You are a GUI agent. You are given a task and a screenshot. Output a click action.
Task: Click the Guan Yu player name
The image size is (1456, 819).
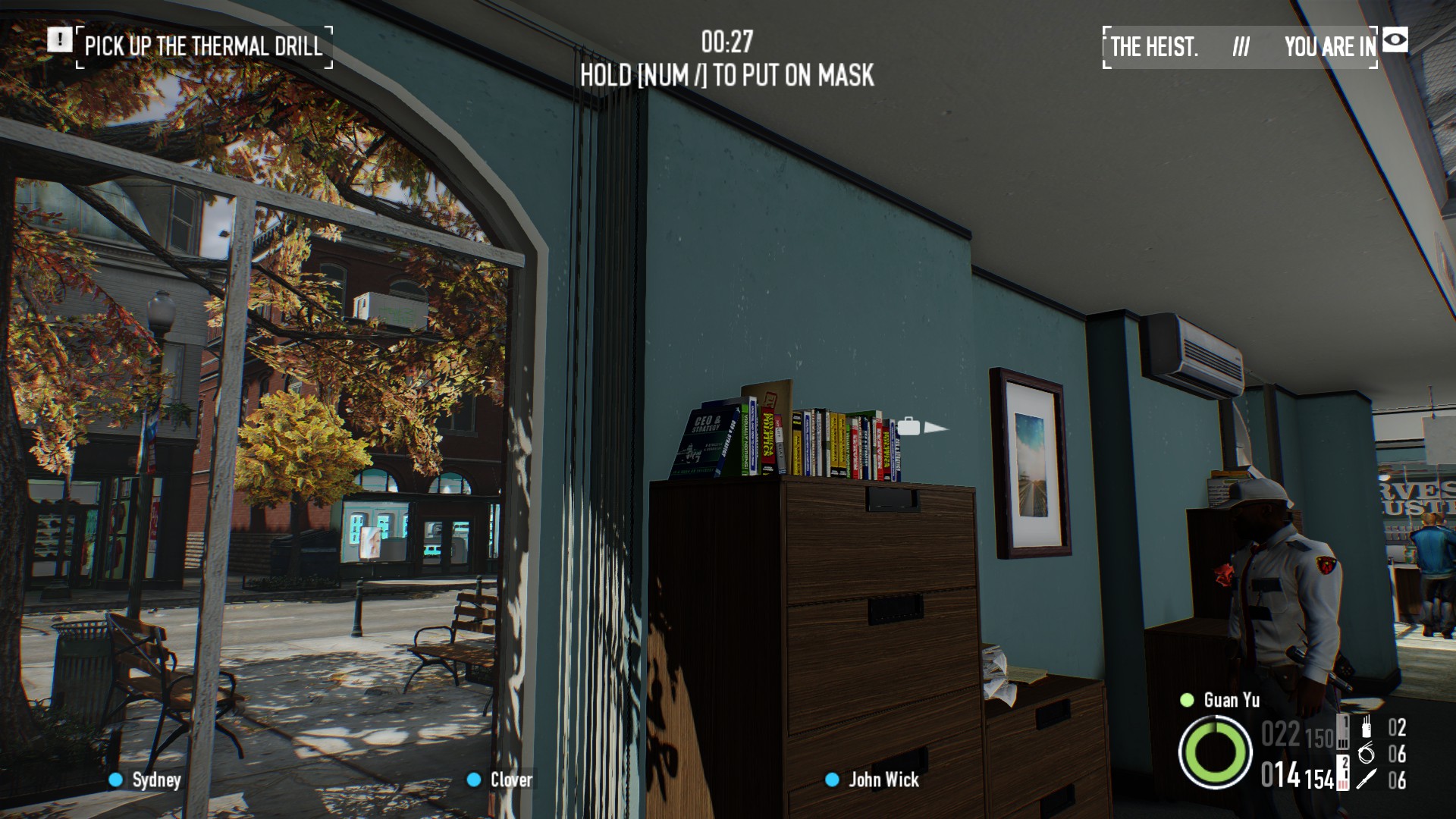[x=1231, y=700]
